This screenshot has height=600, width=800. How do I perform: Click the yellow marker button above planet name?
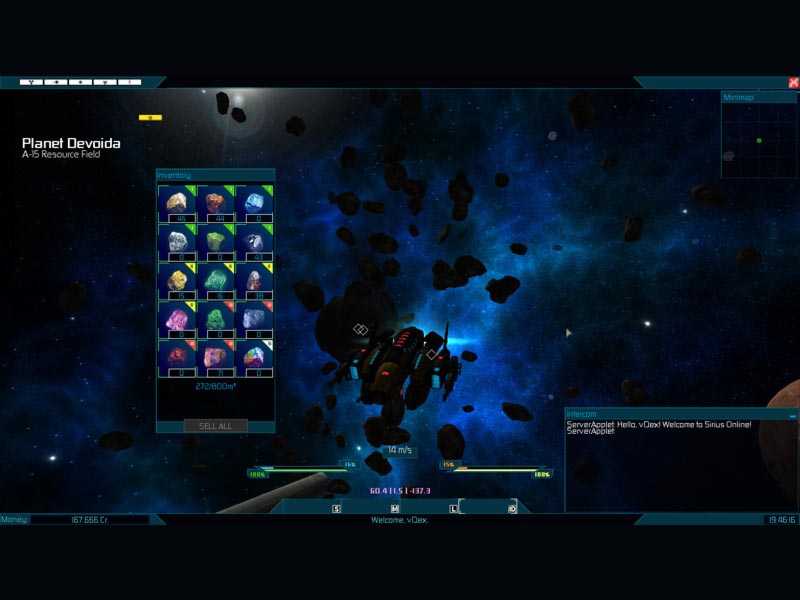(150, 118)
